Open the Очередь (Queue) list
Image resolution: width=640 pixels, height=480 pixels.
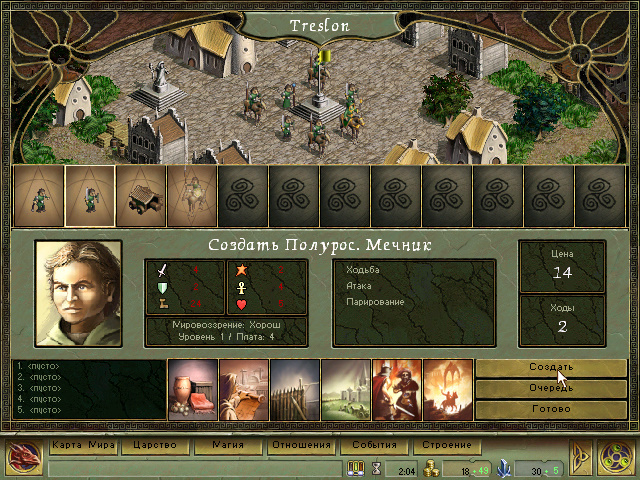pos(551,389)
